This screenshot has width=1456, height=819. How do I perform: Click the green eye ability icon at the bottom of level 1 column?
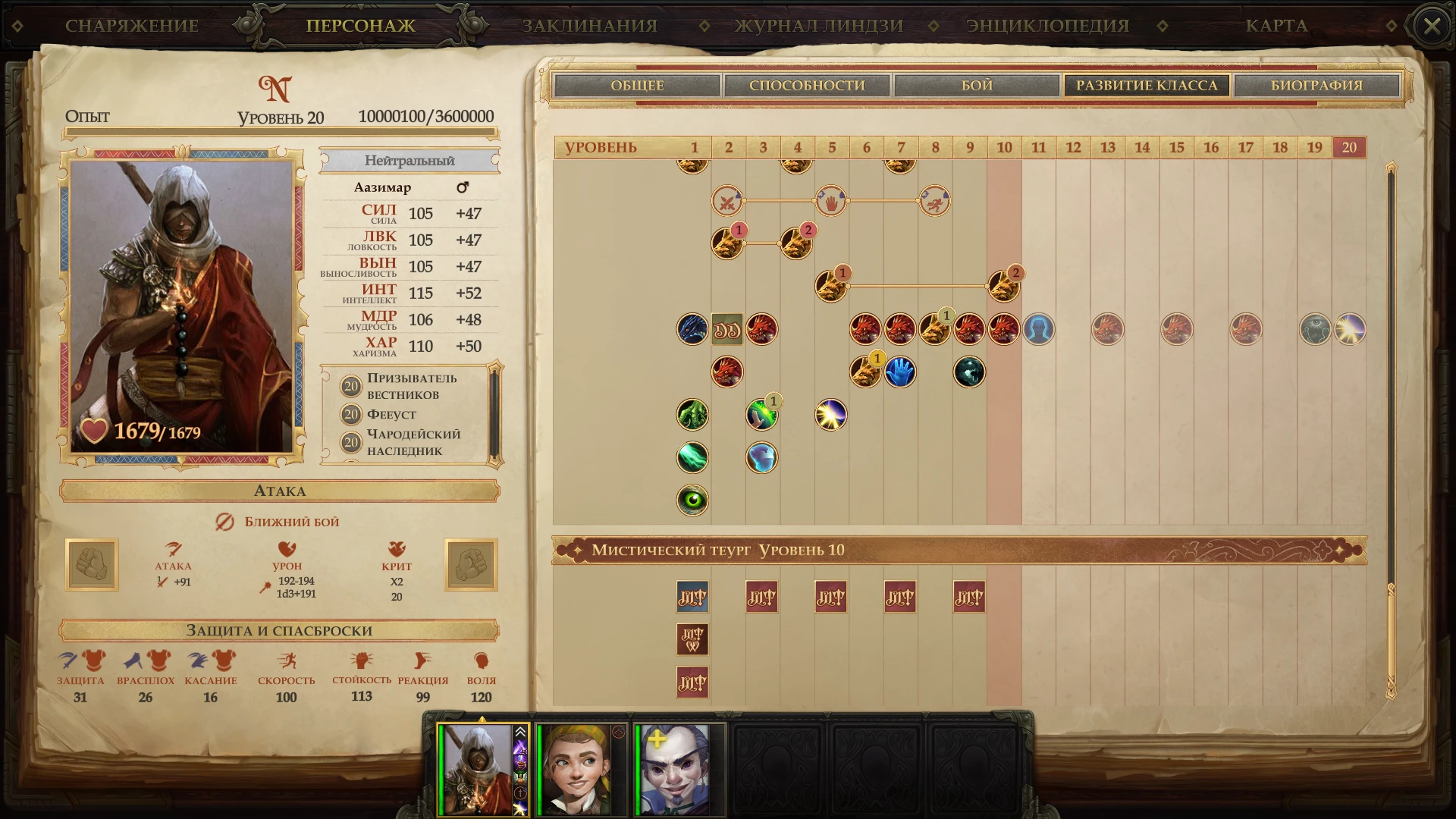click(692, 500)
